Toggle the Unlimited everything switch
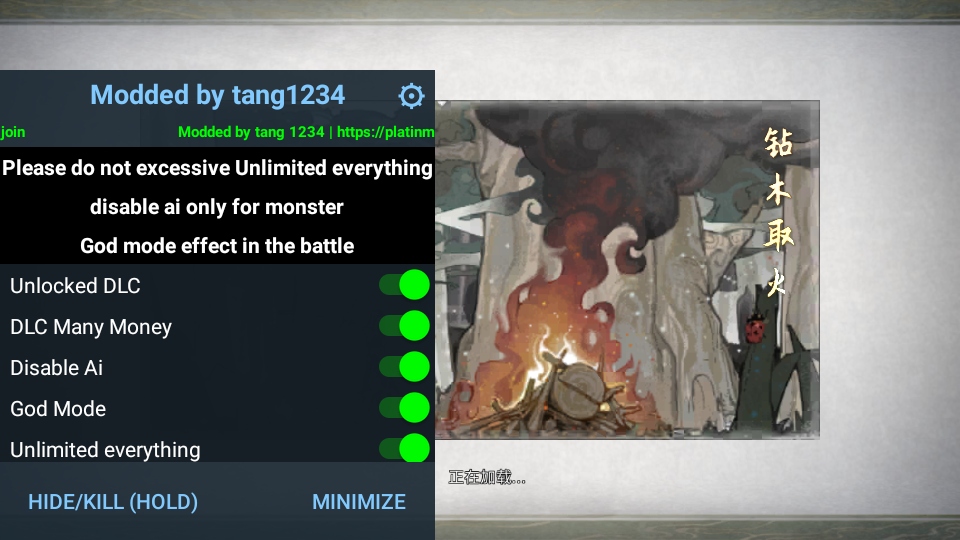This screenshot has width=960, height=540. [x=405, y=449]
